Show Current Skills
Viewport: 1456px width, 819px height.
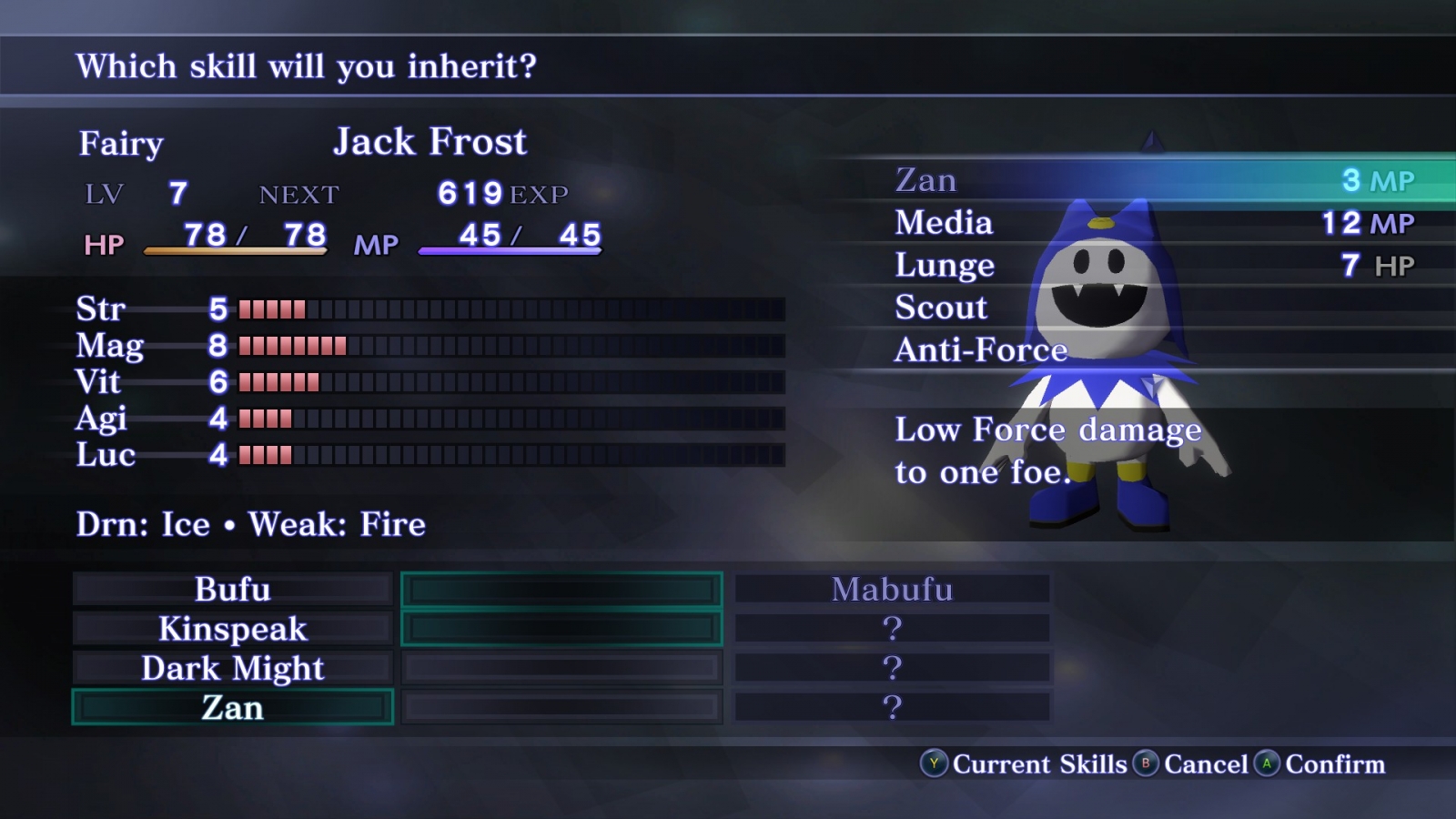pyautogui.click(x=1025, y=764)
